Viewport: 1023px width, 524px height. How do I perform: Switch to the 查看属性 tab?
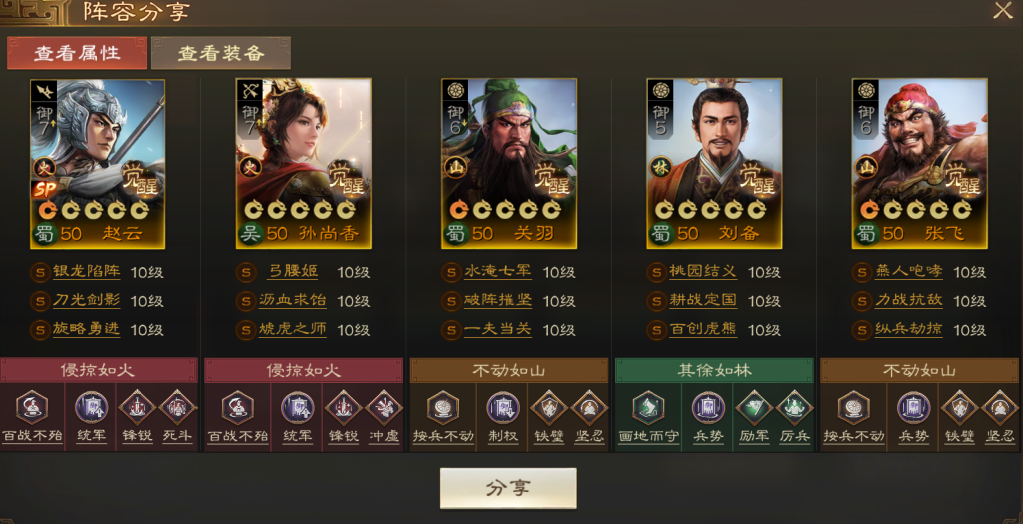[x=77, y=53]
